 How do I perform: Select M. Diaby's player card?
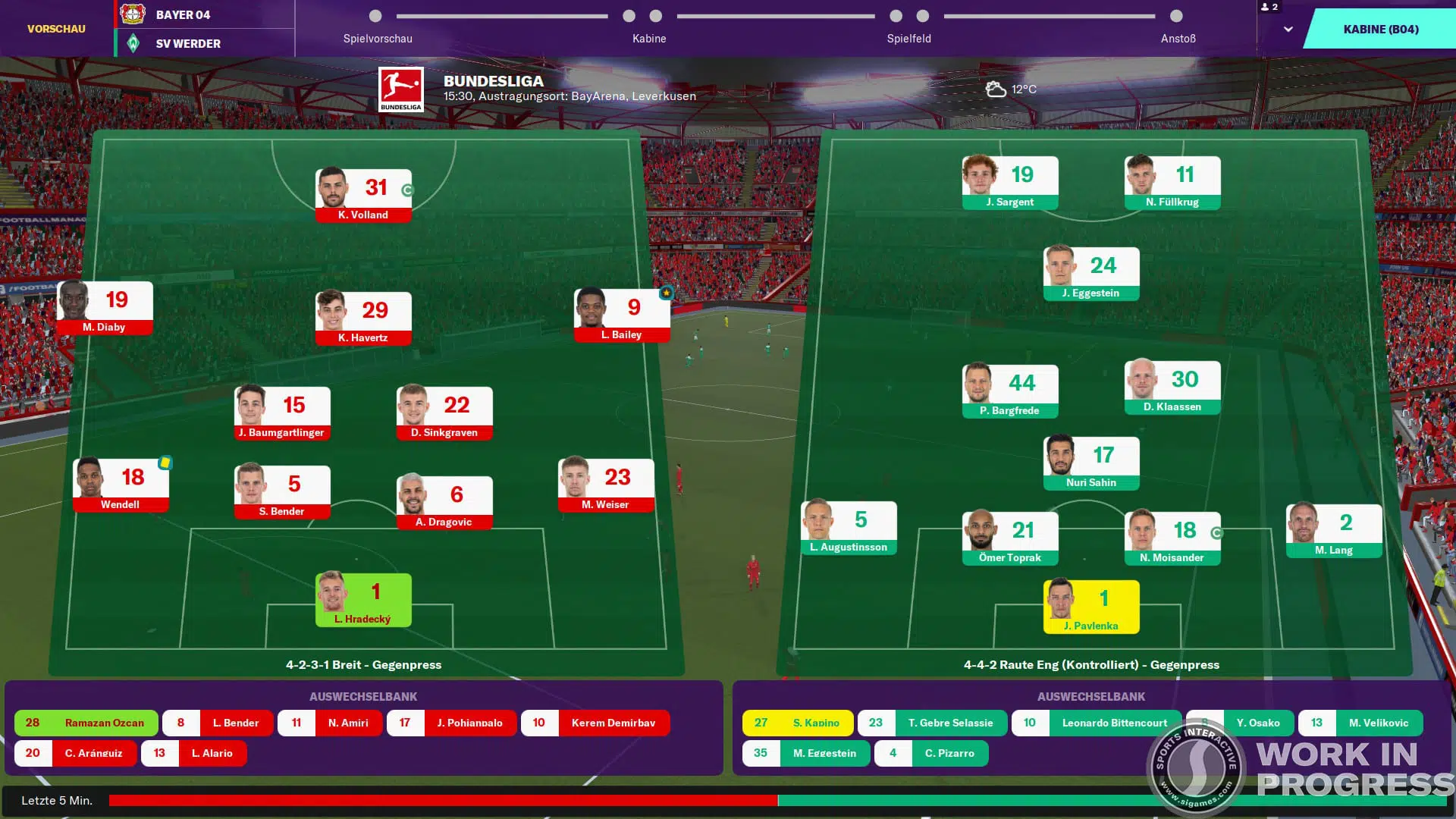pos(105,307)
